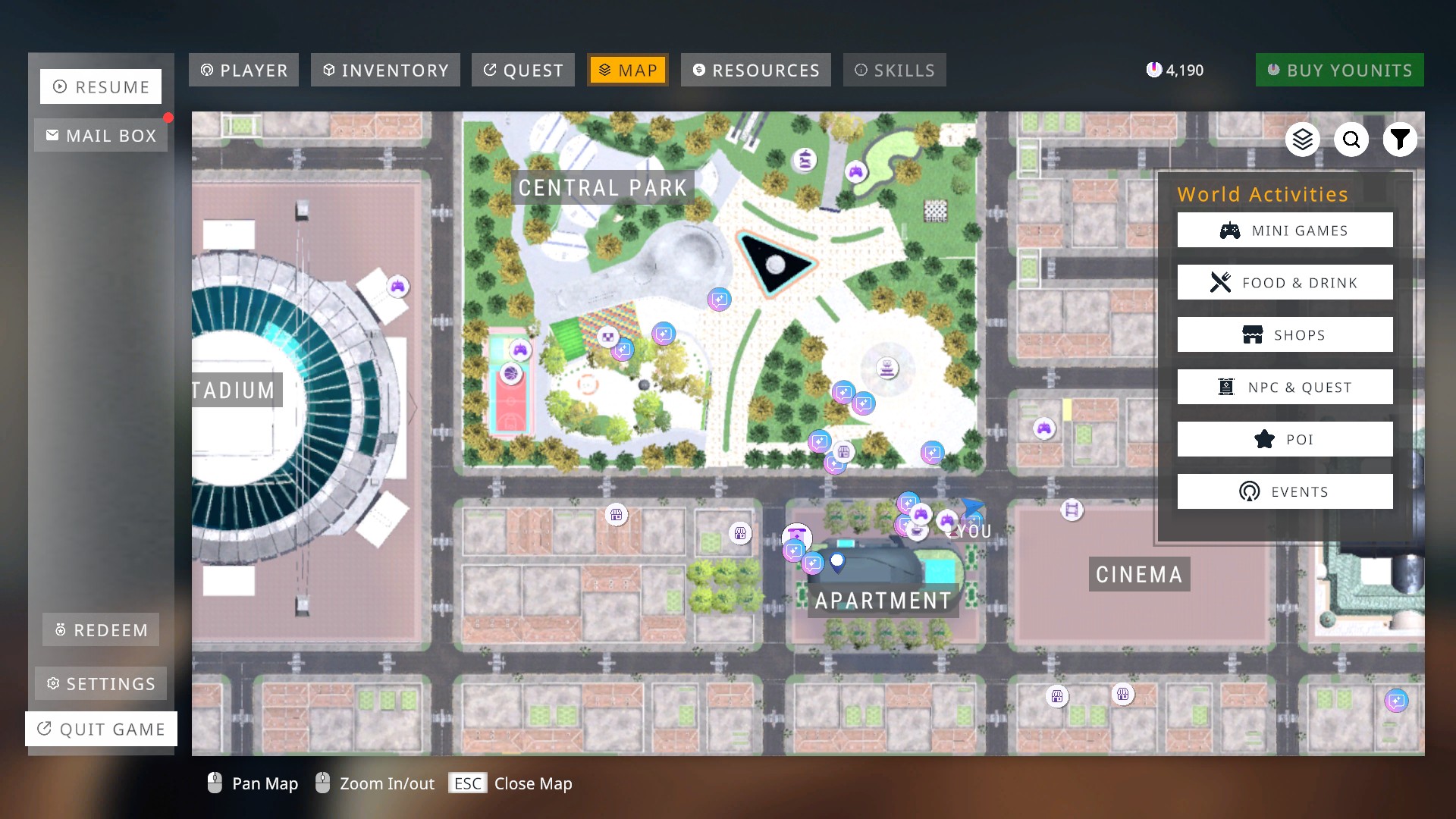Open the map filter funnel icon
This screenshot has width=1456, height=819.
tap(1401, 140)
